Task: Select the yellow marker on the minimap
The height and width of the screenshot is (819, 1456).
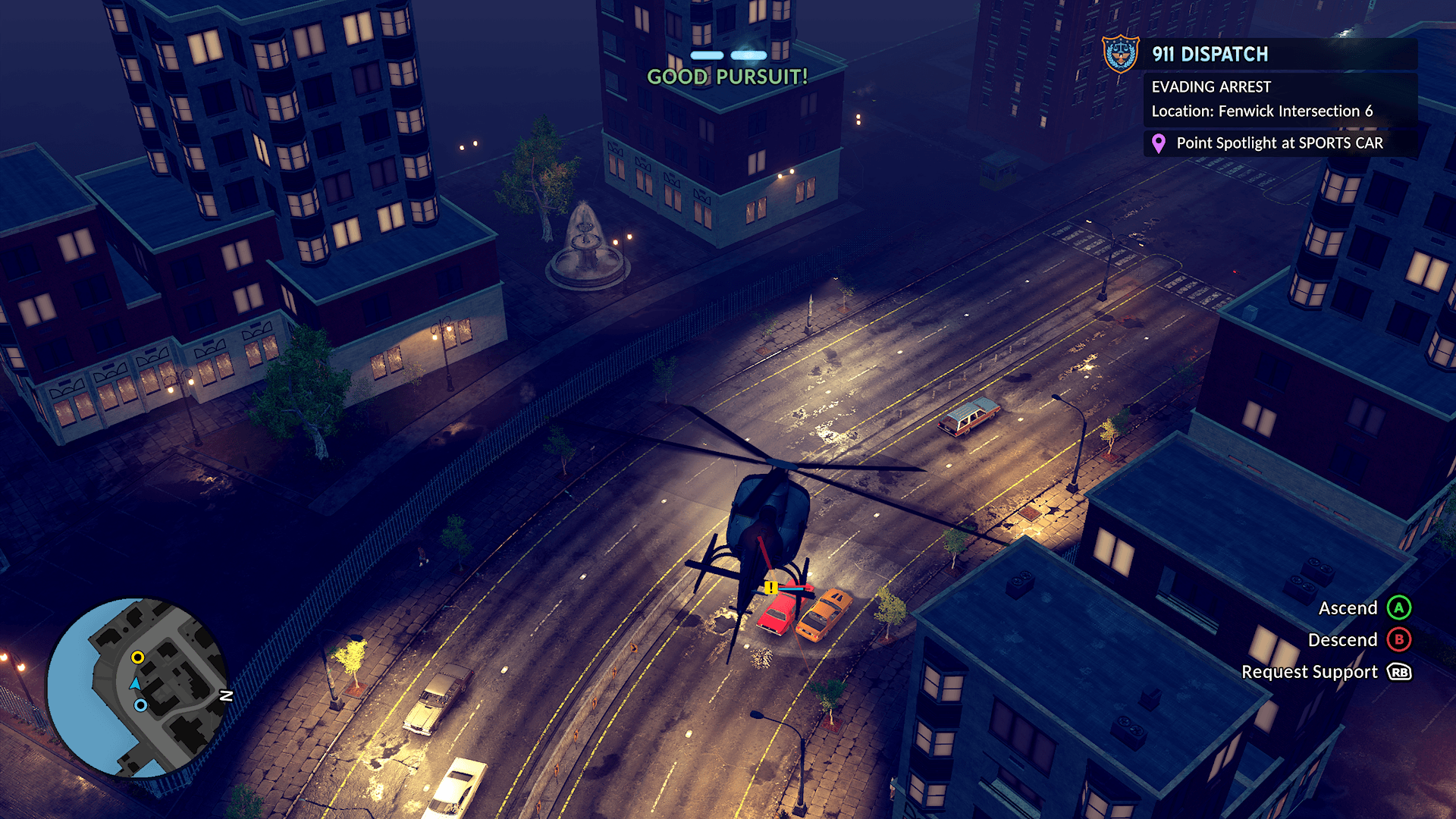Action: coord(137,657)
